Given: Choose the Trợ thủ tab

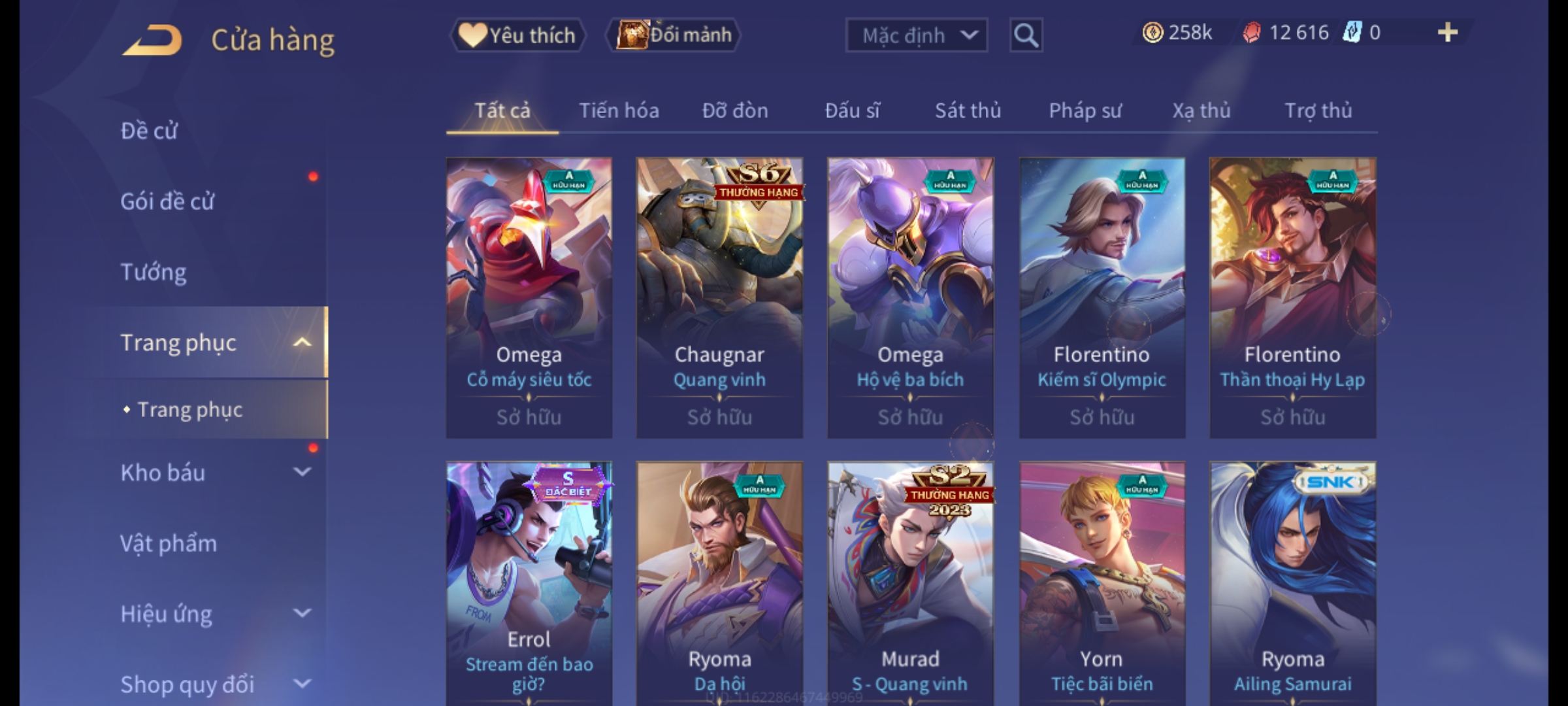Looking at the screenshot, I should pos(1318,110).
